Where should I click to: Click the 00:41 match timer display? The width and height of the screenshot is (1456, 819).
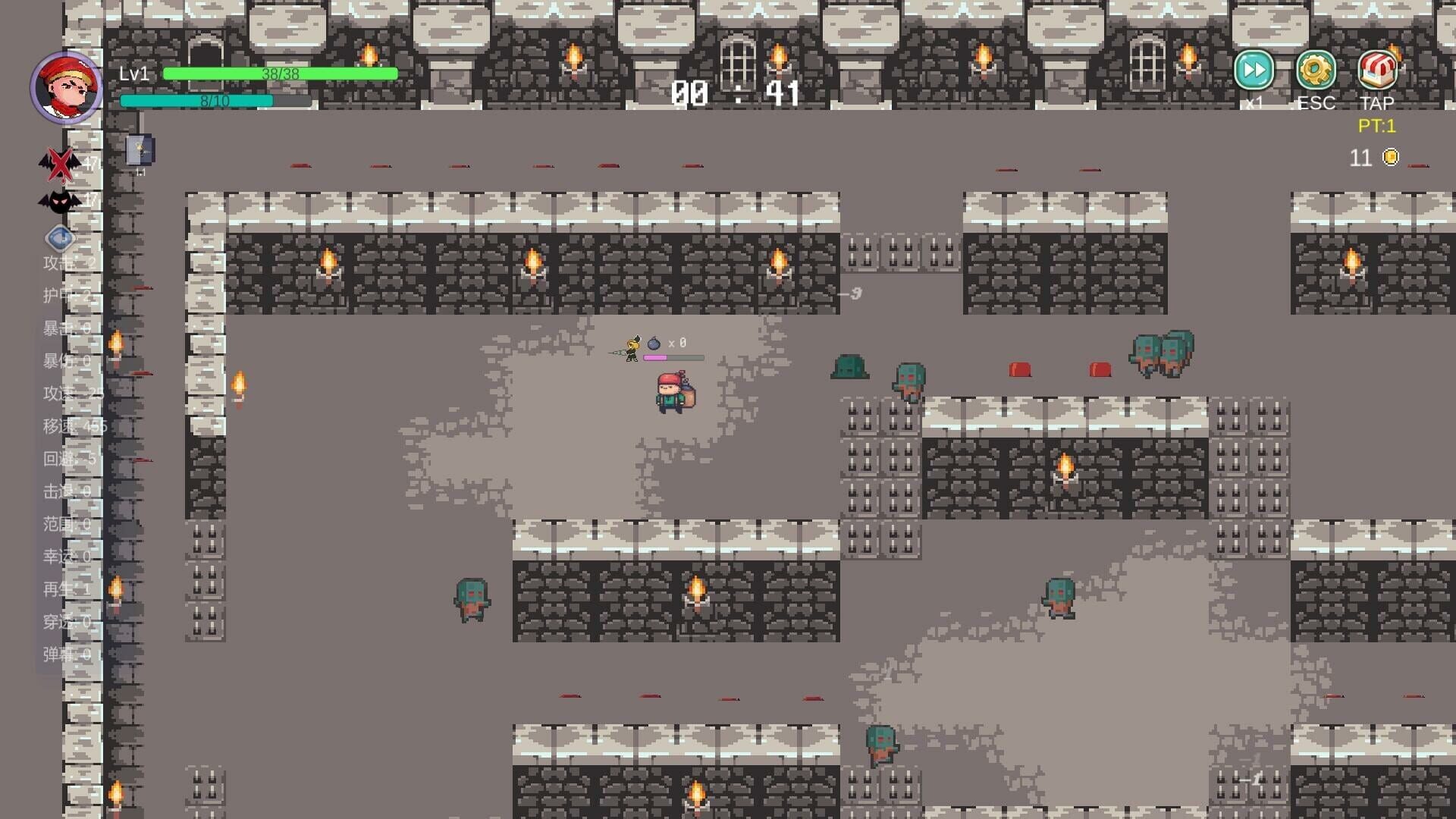point(736,93)
